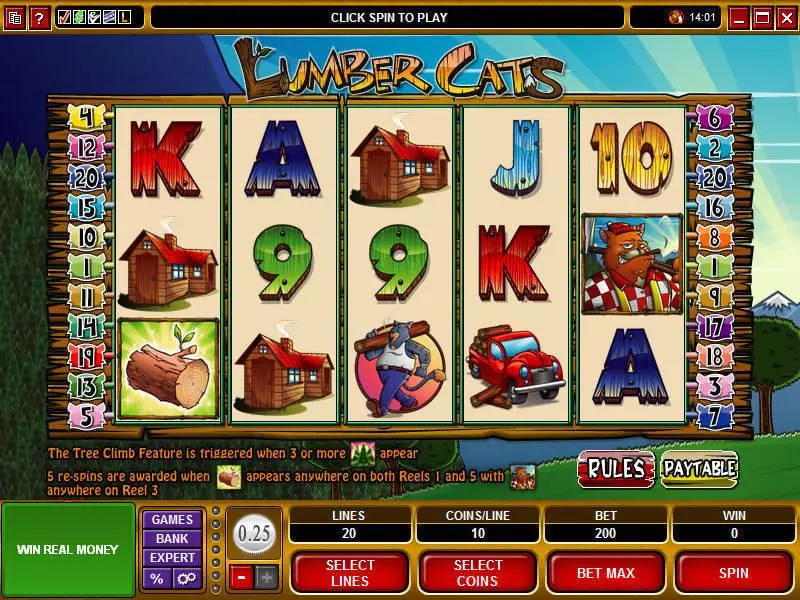Decrease coin size with the minus button

pyautogui.click(x=241, y=576)
